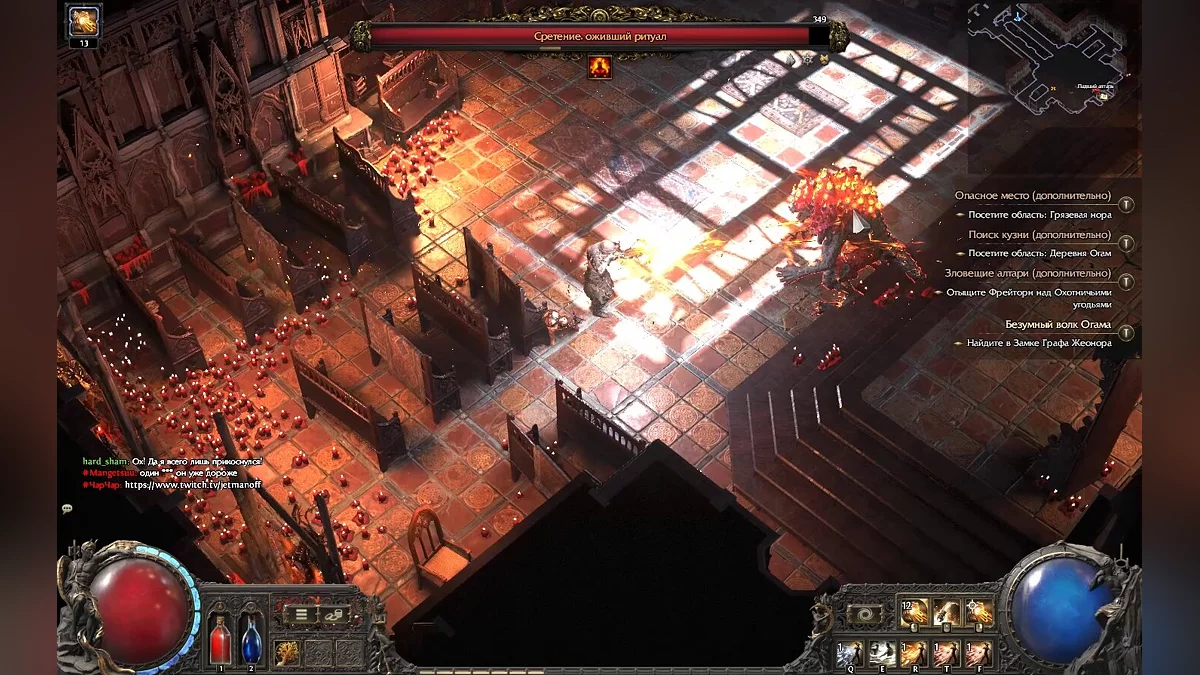
Task: Use the red life flask
Action: (220, 638)
